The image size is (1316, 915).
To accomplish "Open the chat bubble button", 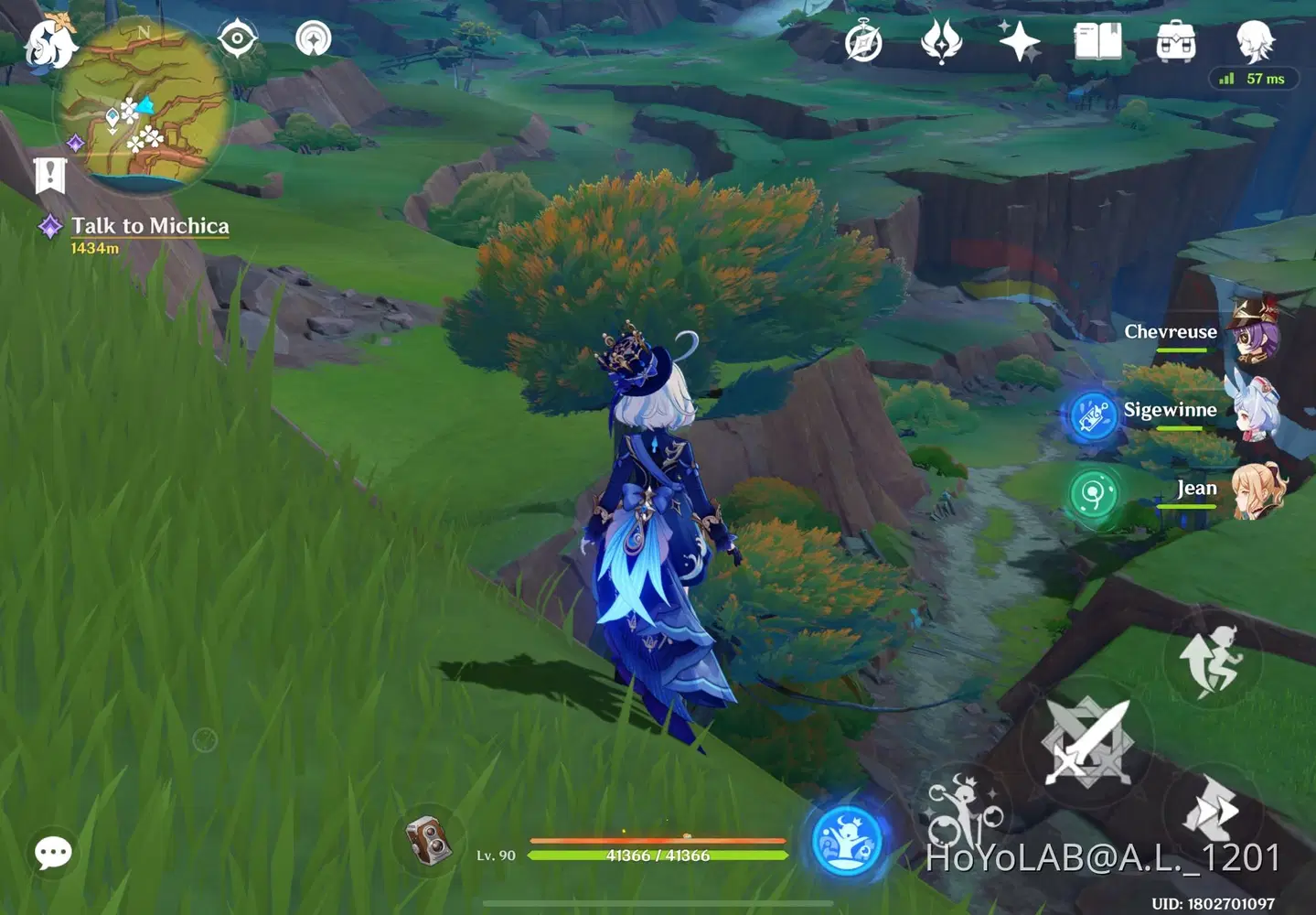I will point(53,853).
